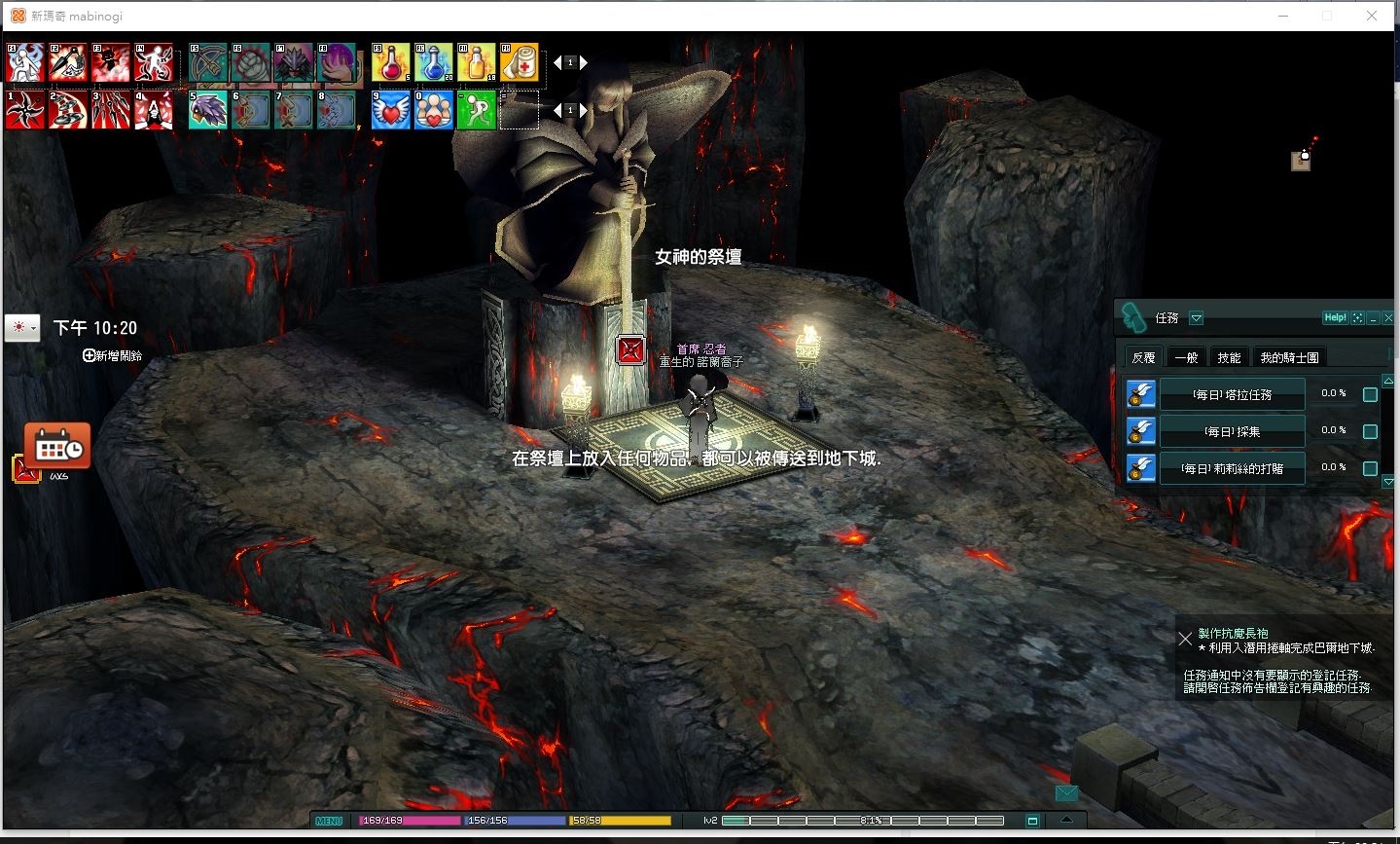
Task: Open the [每日] 採集 quest entry
Action: pos(1232,431)
